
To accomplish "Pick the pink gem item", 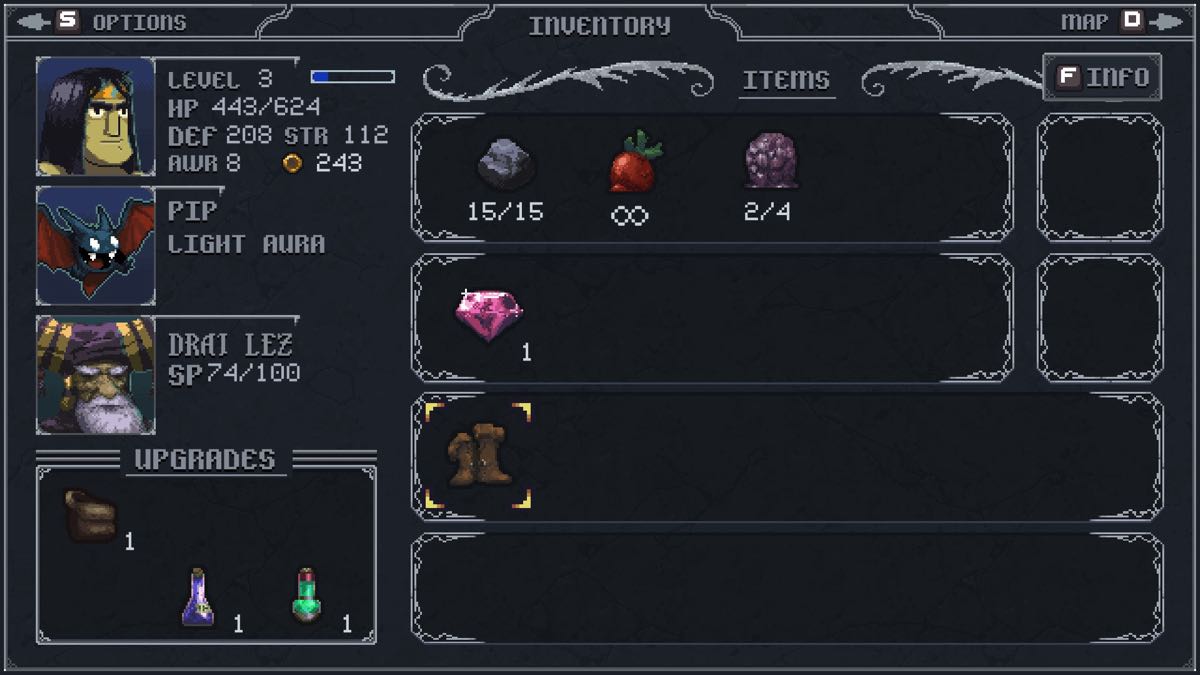I will 489,315.
